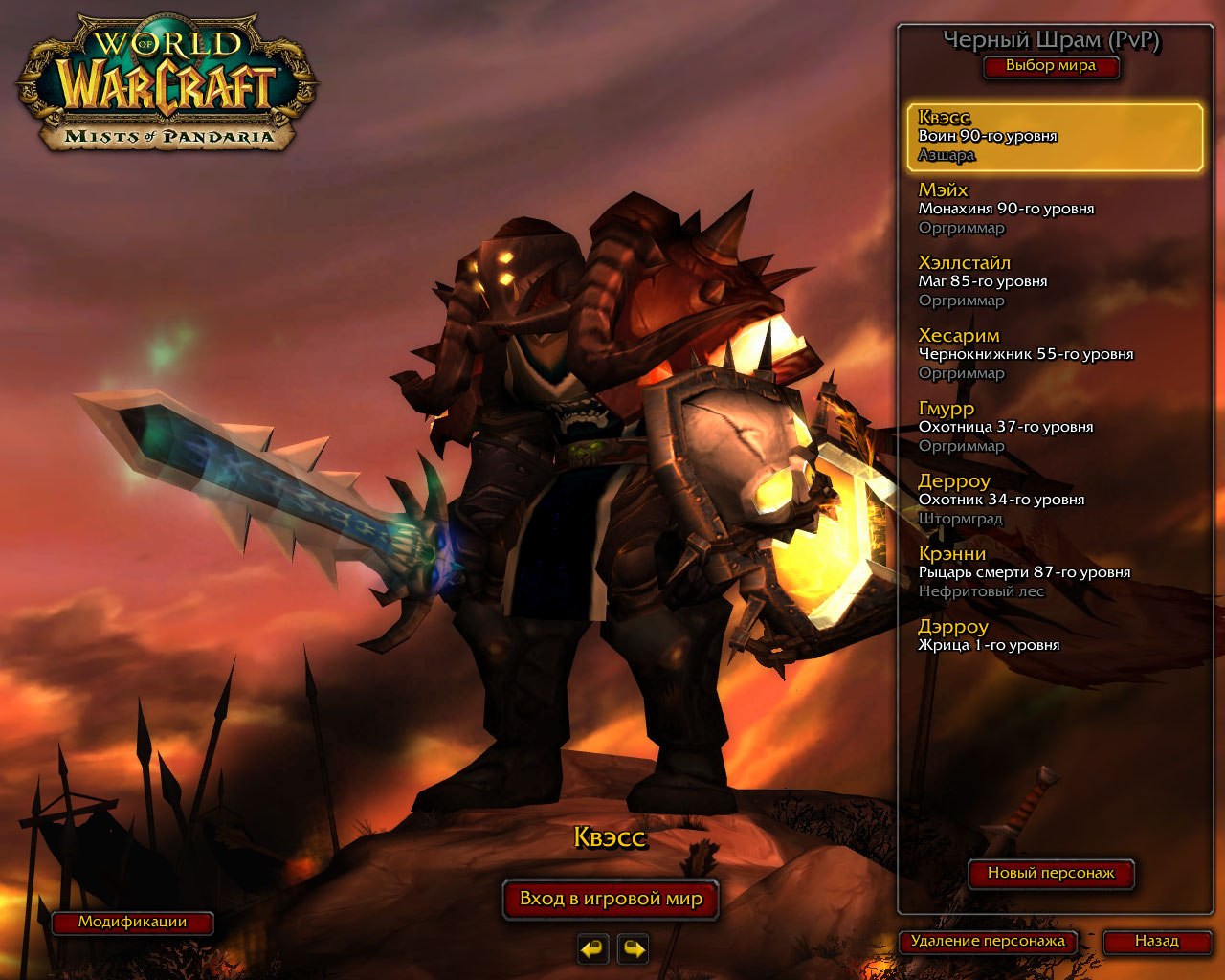The image size is (1225, 980).
Task: Open the Модификации addons panel
Action: pos(132,923)
